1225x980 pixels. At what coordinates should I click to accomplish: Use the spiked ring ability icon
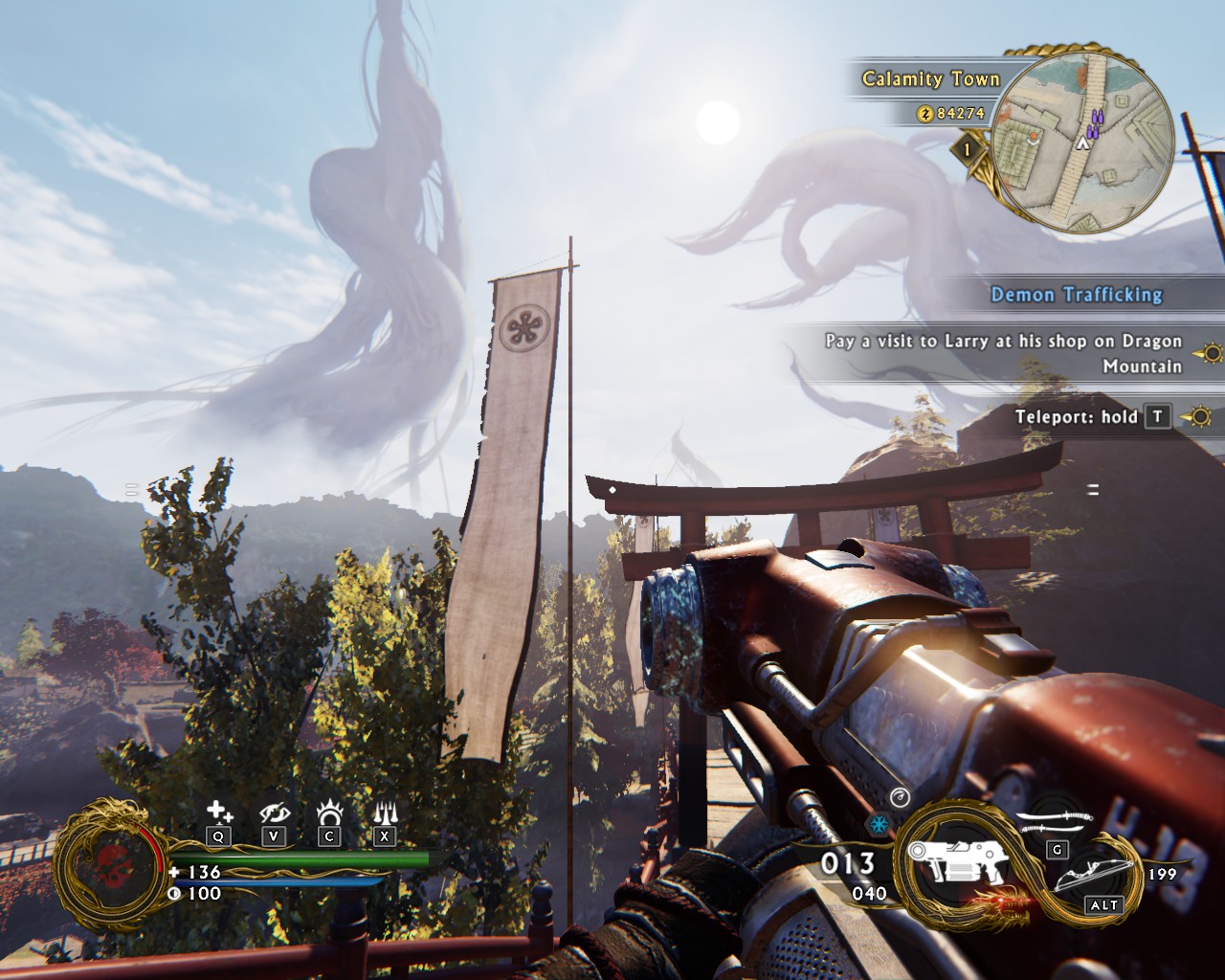click(329, 813)
